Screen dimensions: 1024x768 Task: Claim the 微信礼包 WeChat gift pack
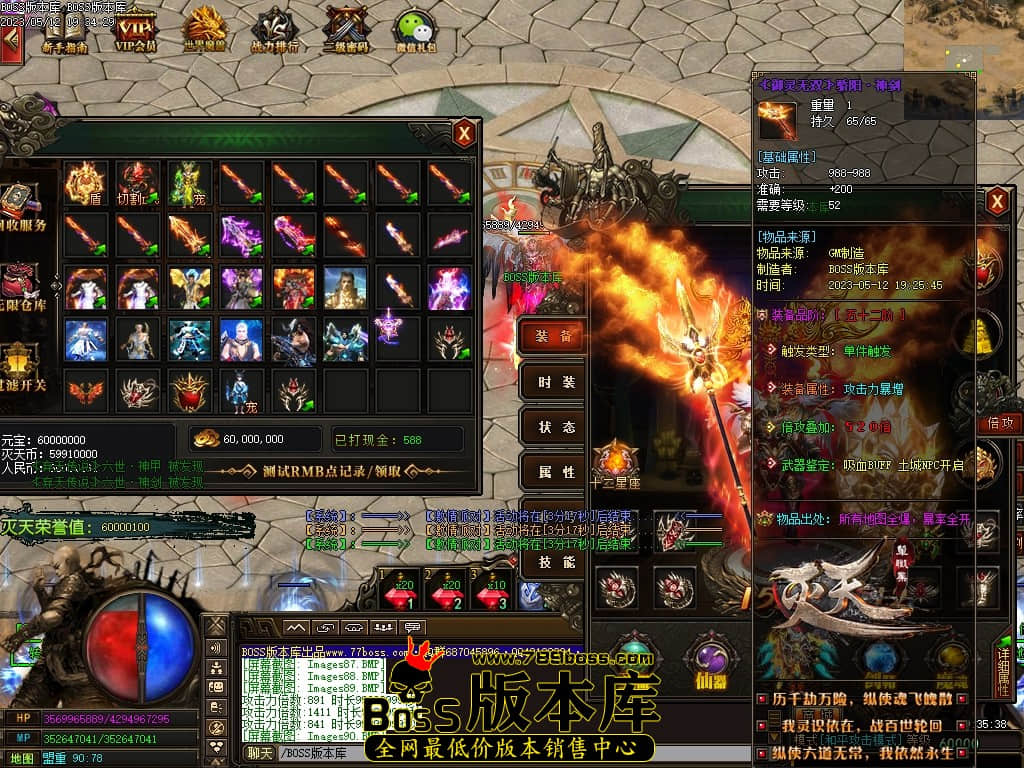414,29
